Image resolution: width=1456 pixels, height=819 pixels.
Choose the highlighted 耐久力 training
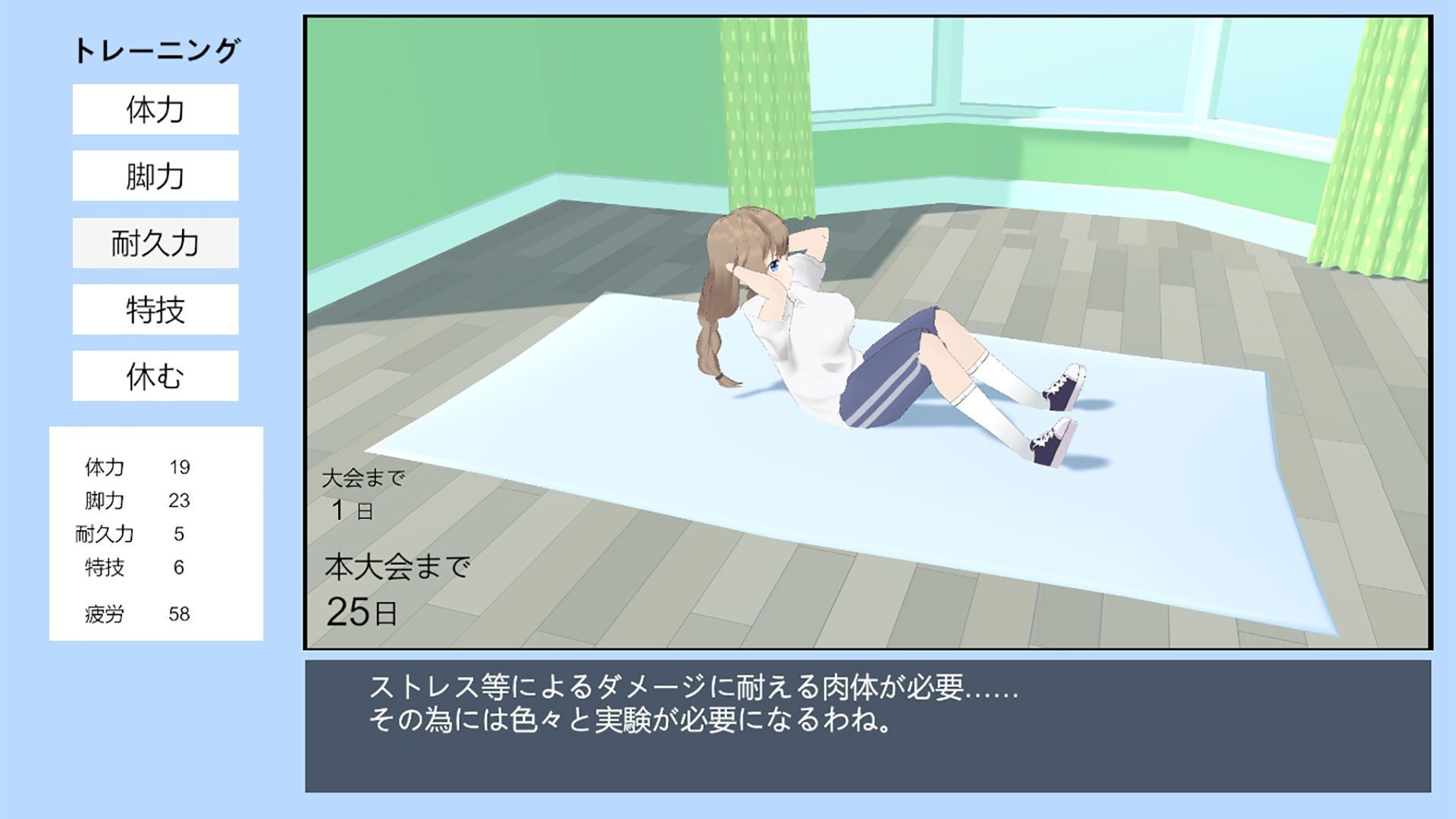click(154, 243)
